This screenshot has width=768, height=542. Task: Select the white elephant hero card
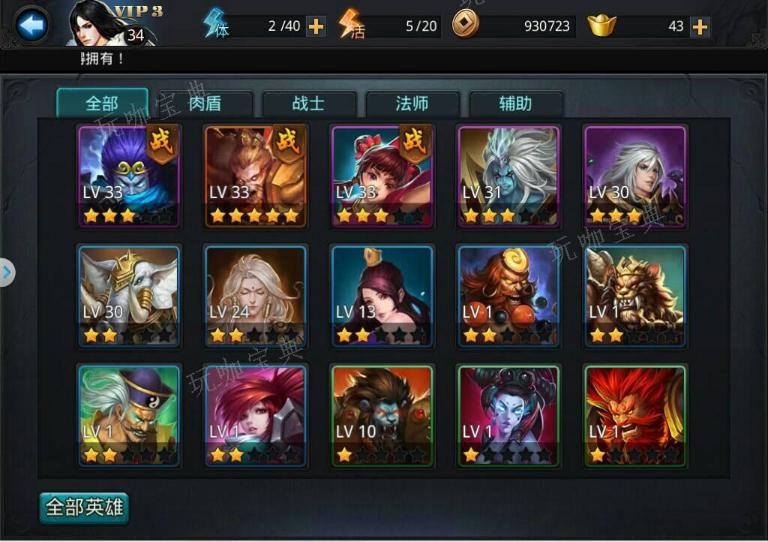129,296
